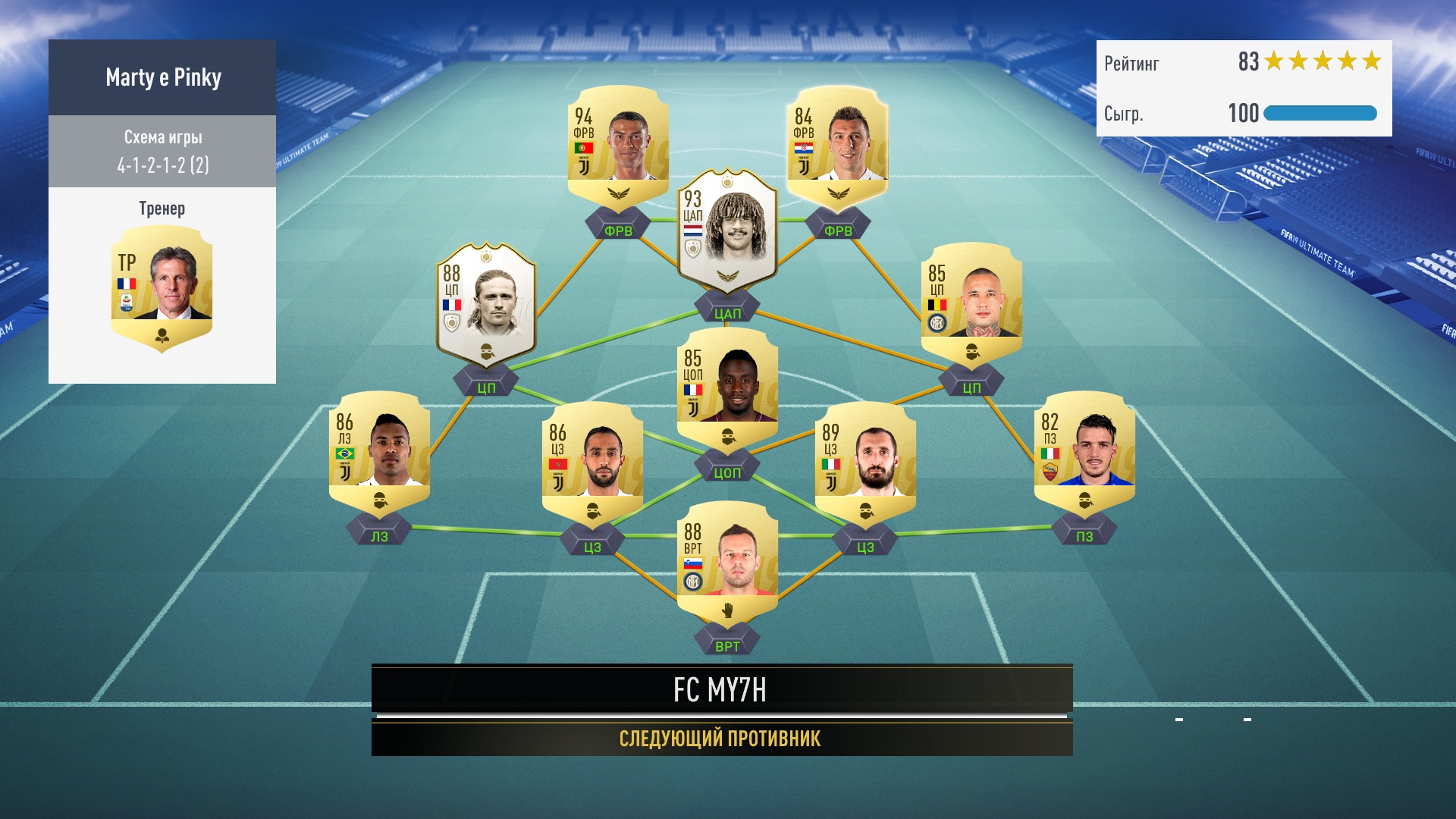Select the 86-rated ЛЗ left back card
This screenshot has height=819, width=1456.
(x=379, y=451)
